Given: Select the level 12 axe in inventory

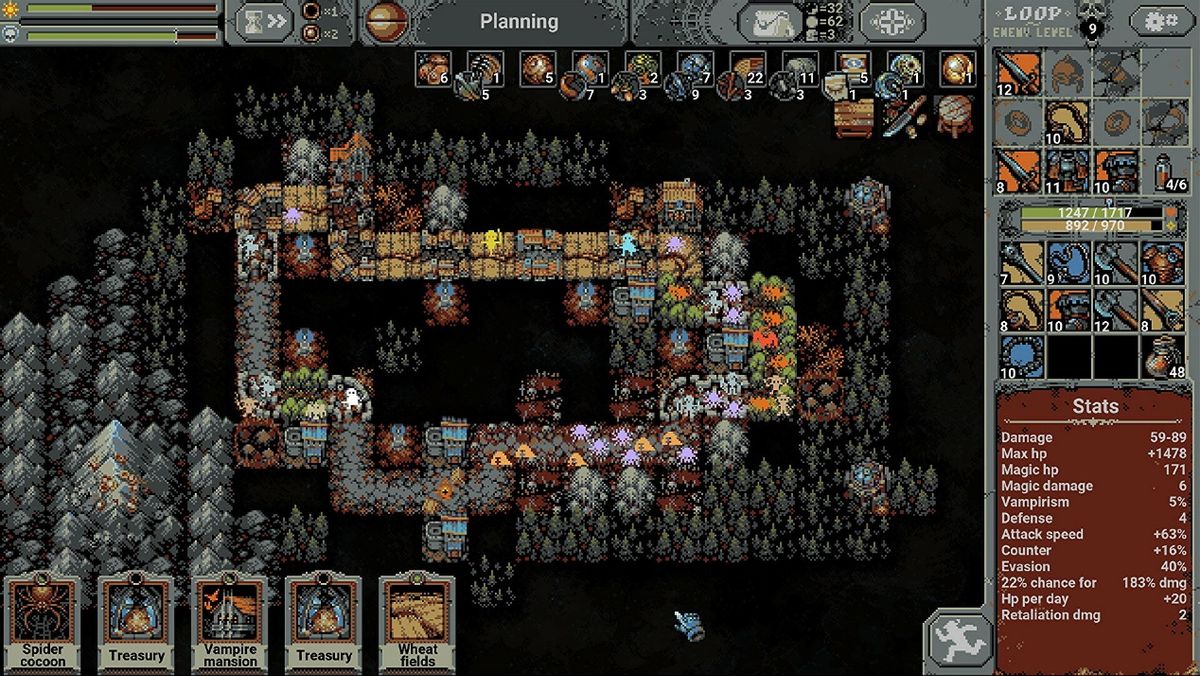Looking at the screenshot, I should click(x=1117, y=310).
